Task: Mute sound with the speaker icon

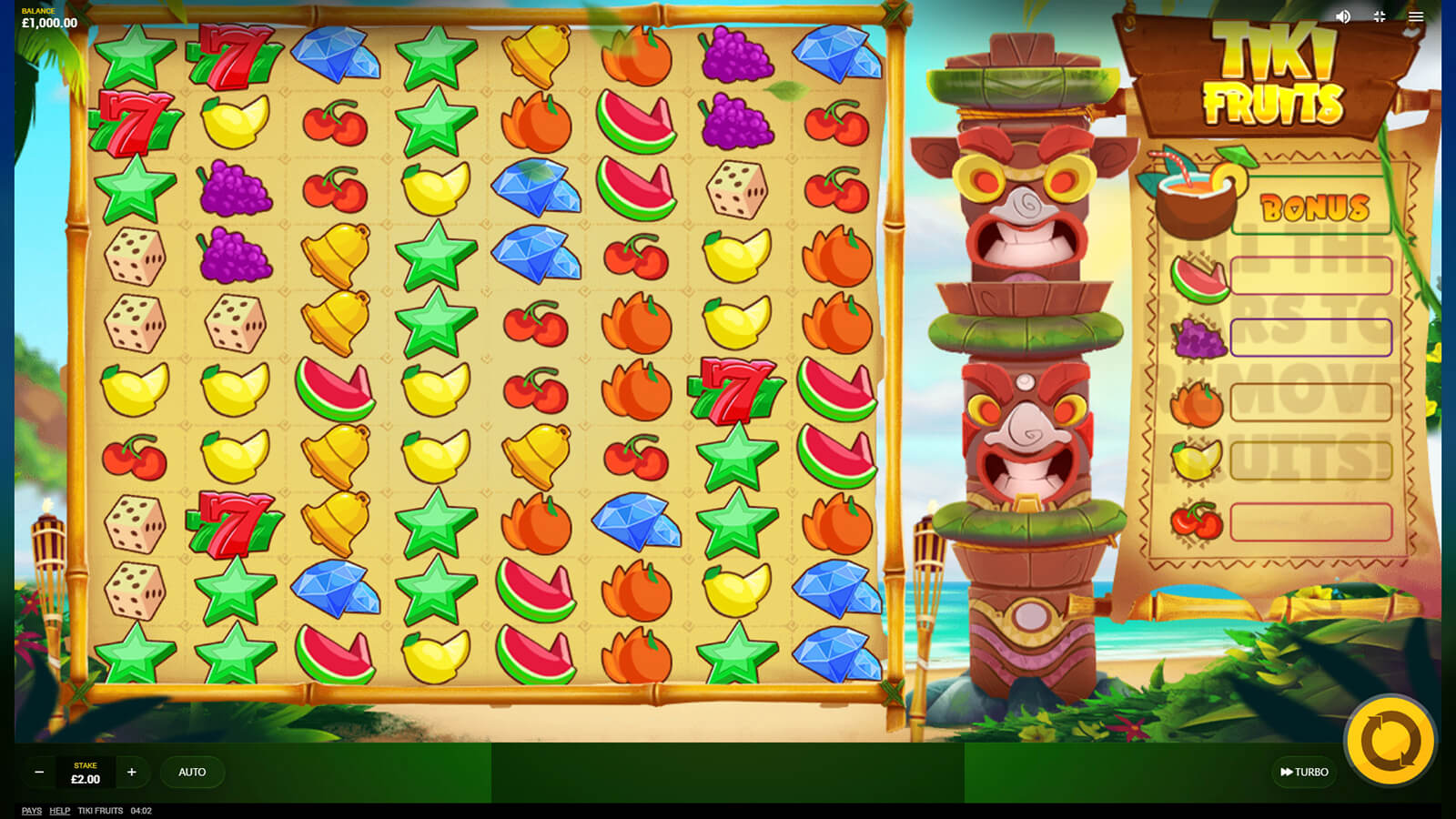Action: pyautogui.click(x=1343, y=16)
